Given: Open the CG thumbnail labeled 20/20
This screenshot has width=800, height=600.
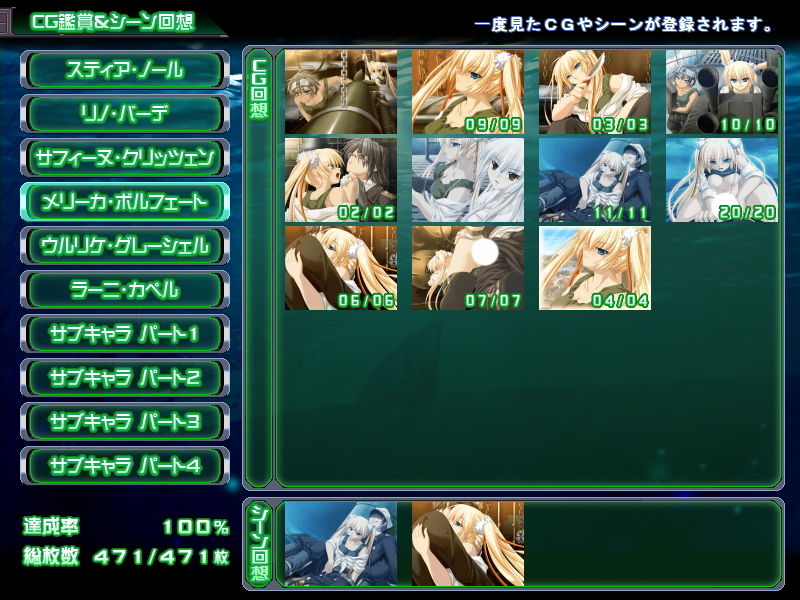Looking at the screenshot, I should coord(722,180).
